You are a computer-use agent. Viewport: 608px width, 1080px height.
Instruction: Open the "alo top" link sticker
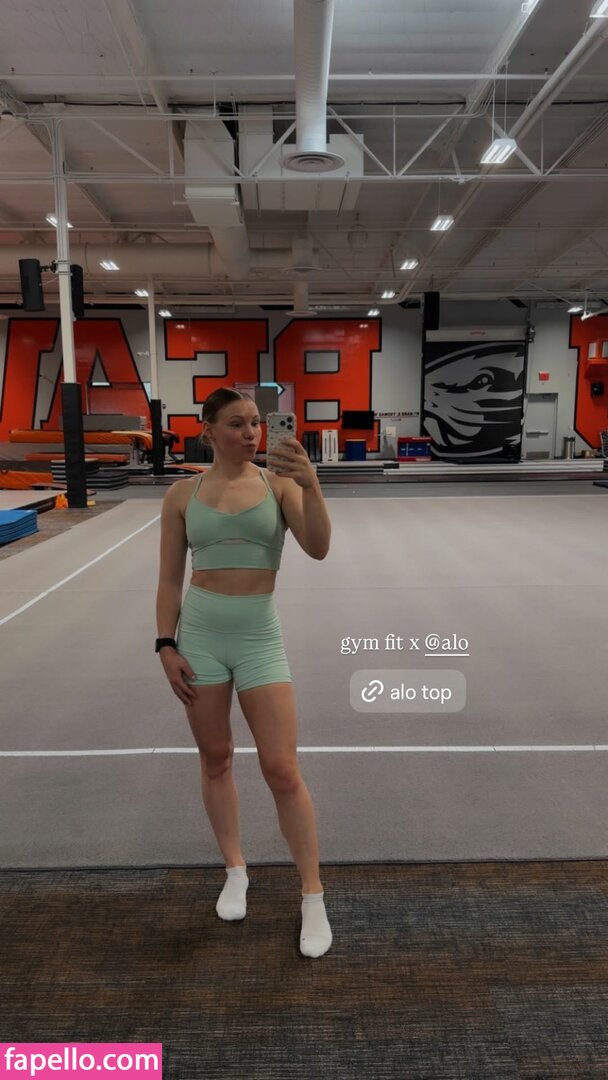point(407,691)
